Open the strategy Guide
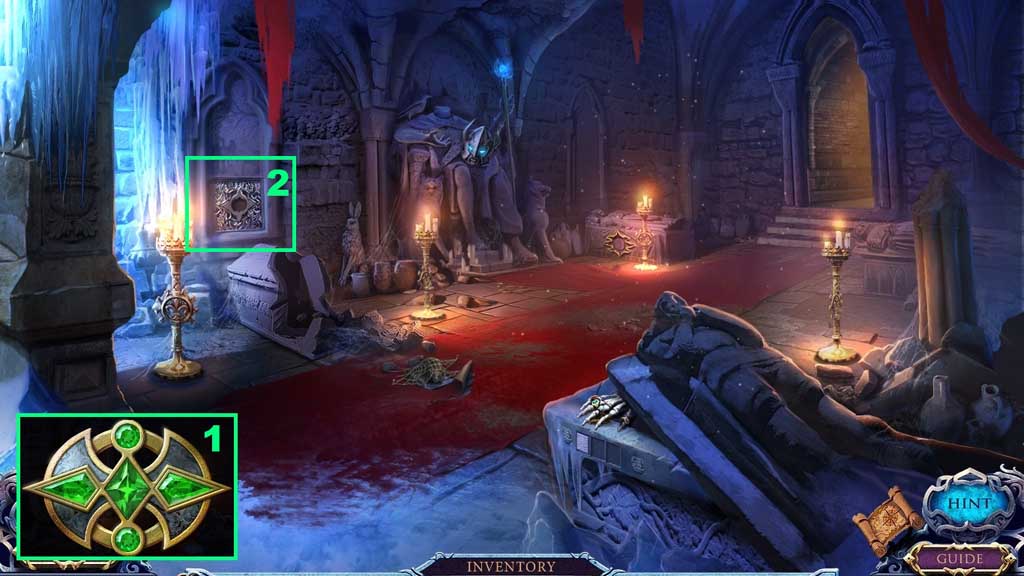The image size is (1024, 576). click(960, 559)
